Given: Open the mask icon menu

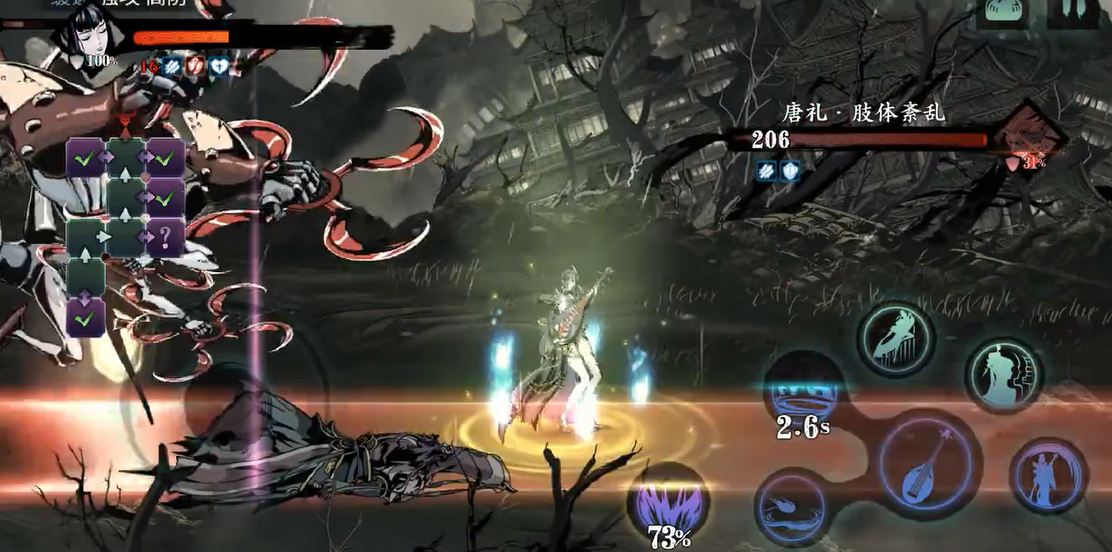Looking at the screenshot, I should (x=1001, y=12).
